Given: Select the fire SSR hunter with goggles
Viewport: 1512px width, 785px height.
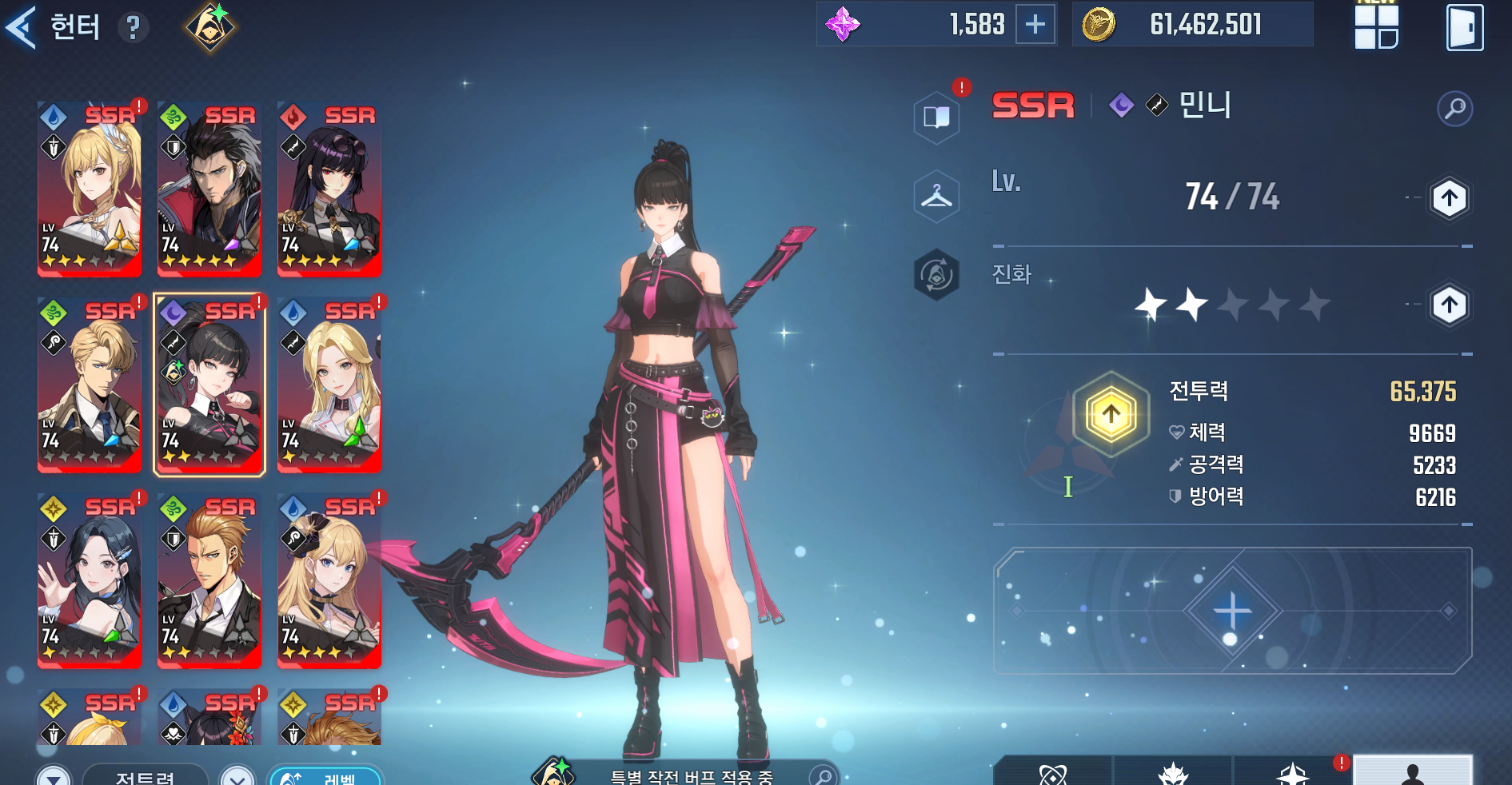Looking at the screenshot, I should click(329, 189).
